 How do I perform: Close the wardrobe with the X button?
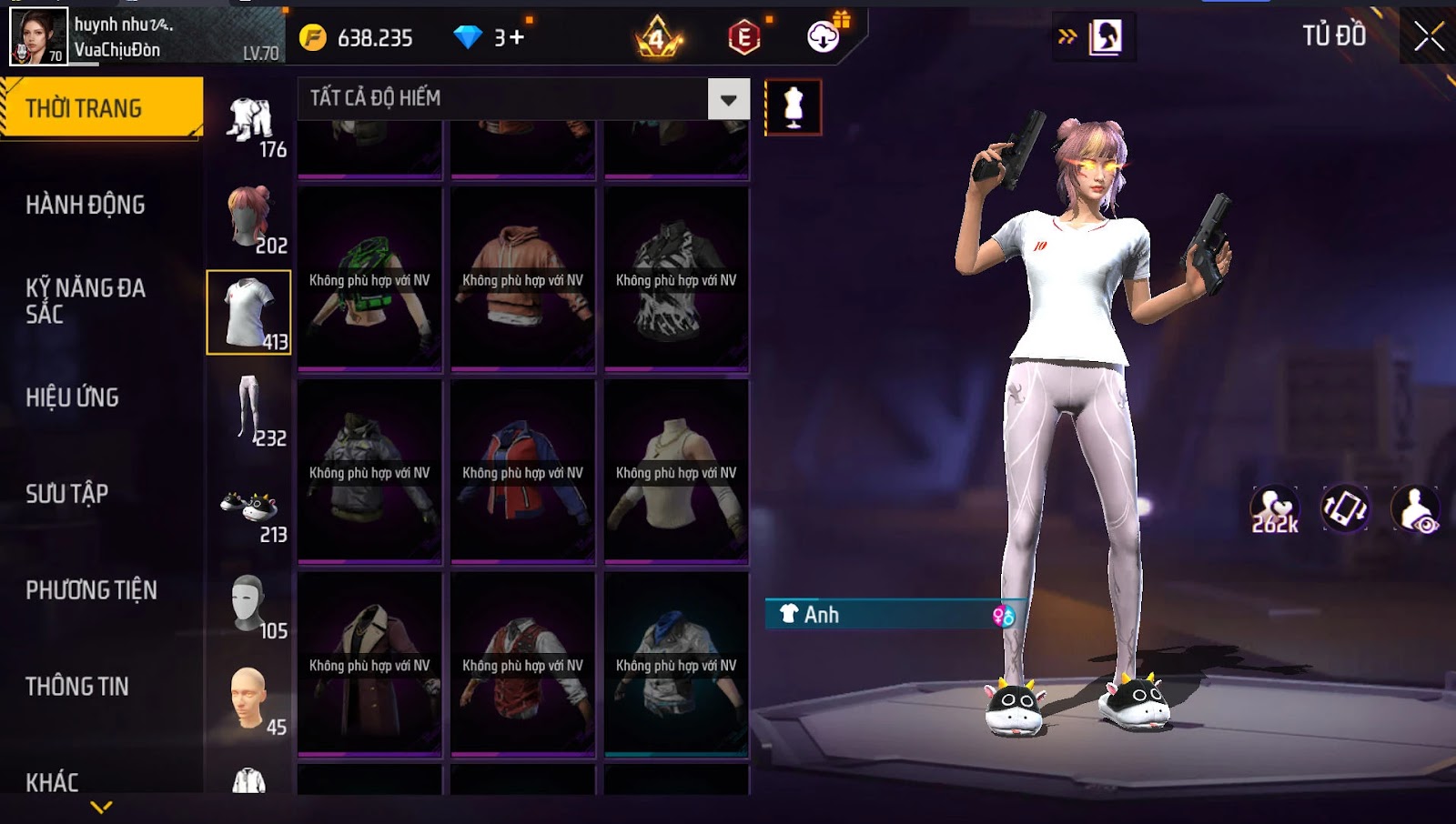pyautogui.click(x=1429, y=36)
